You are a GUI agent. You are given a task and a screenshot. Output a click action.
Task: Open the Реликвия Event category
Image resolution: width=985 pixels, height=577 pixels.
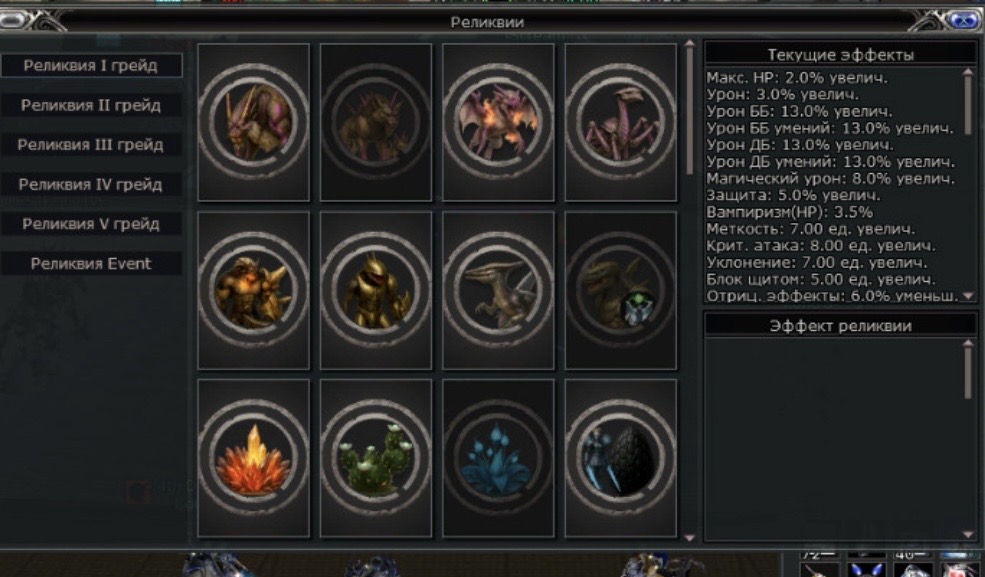pyautogui.click(x=91, y=264)
